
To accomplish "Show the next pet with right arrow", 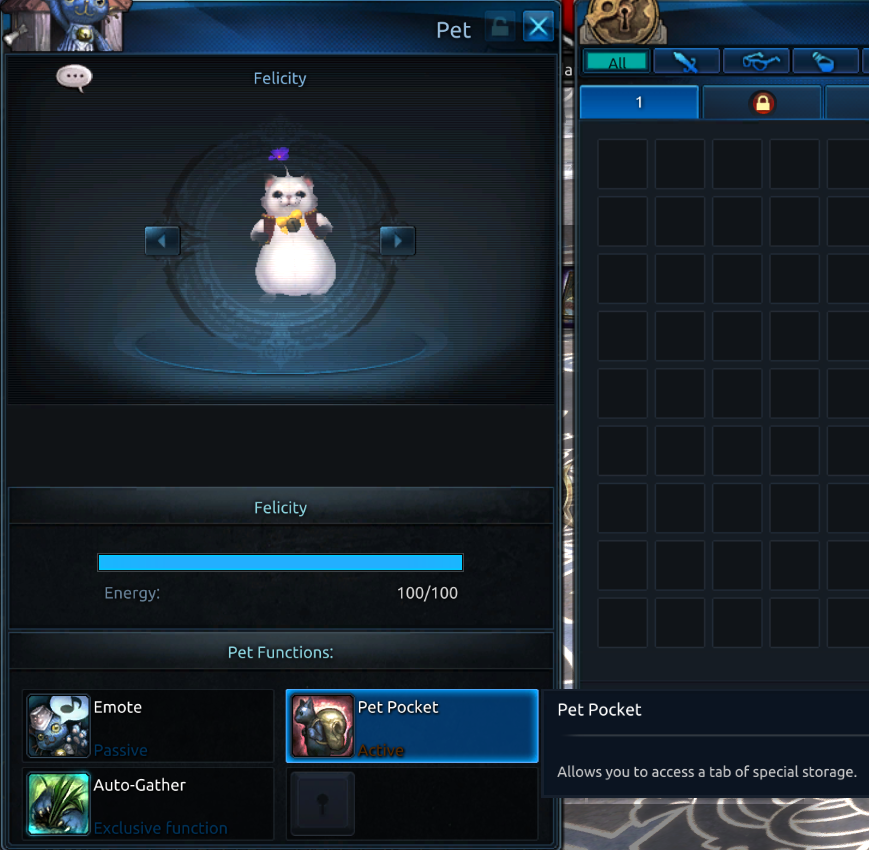I will [397, 241].
